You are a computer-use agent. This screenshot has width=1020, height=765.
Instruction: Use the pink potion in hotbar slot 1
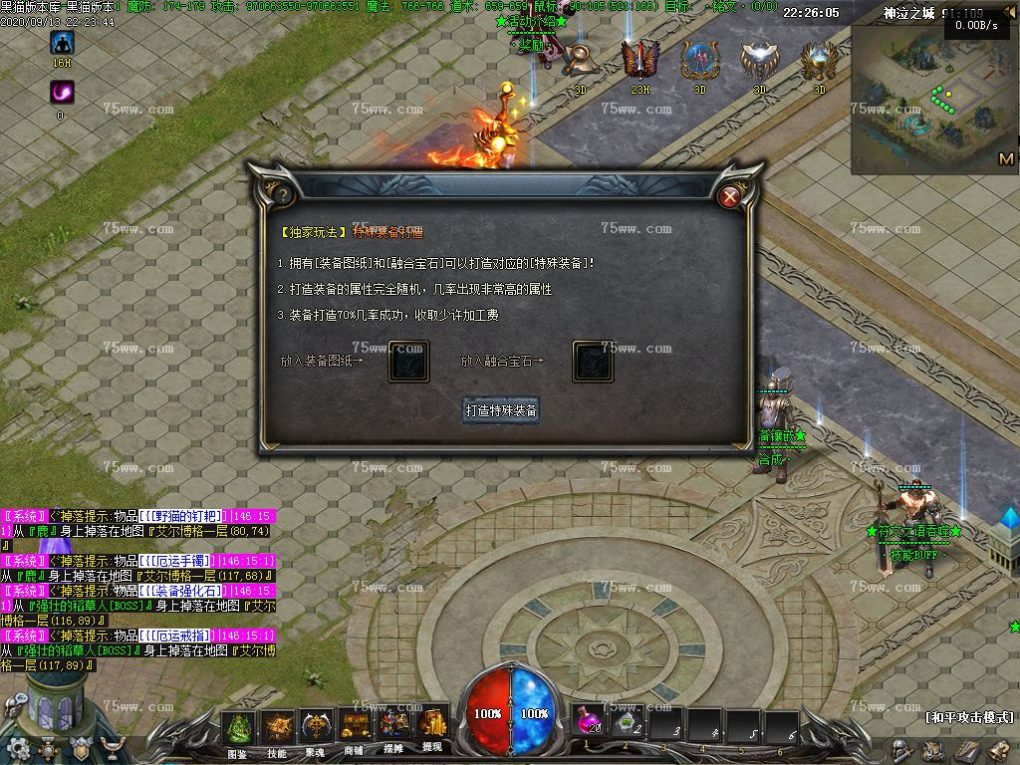(x=591, y=723)
